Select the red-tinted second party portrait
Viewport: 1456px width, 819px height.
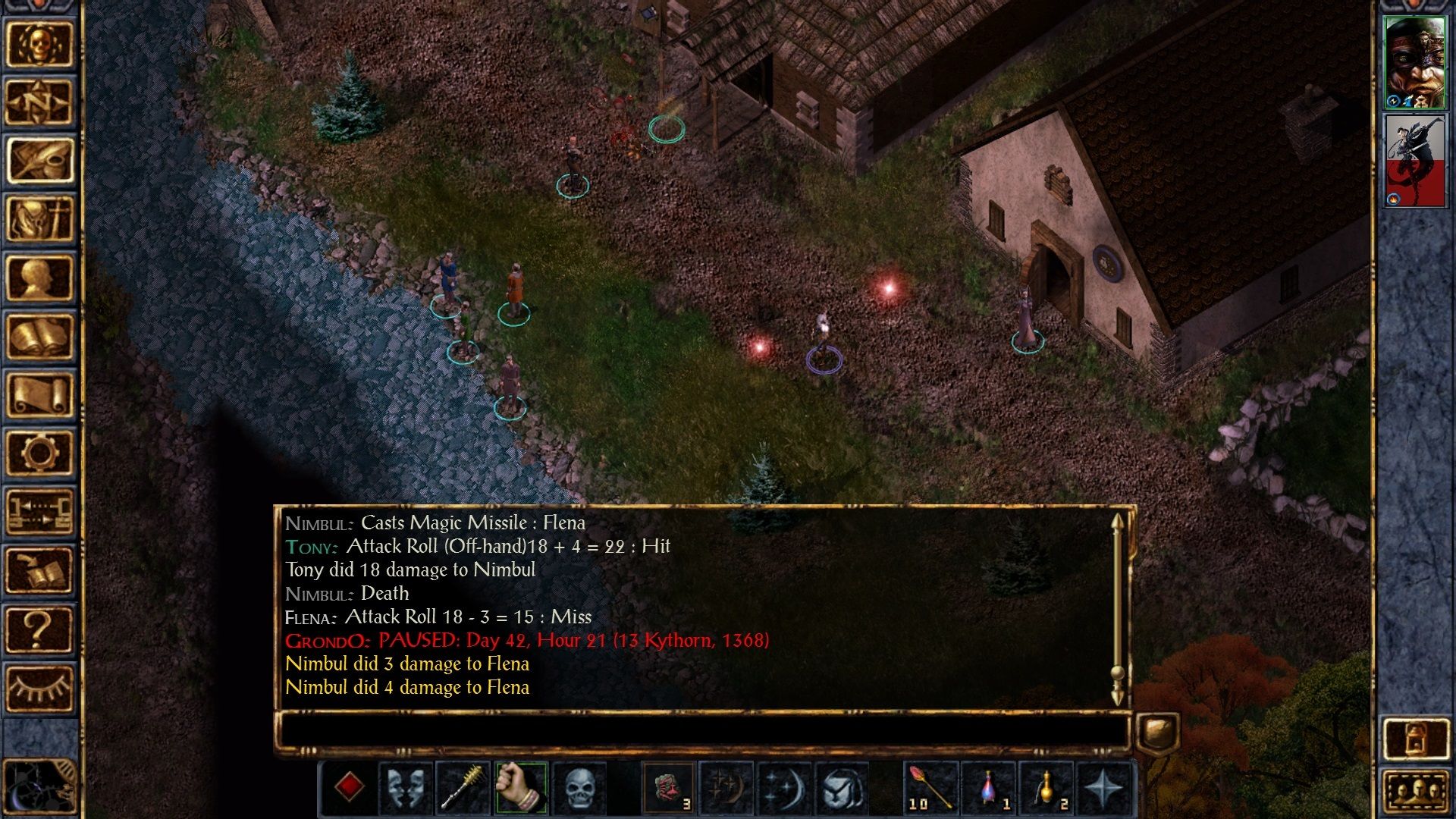click(x=1414, y=161)
